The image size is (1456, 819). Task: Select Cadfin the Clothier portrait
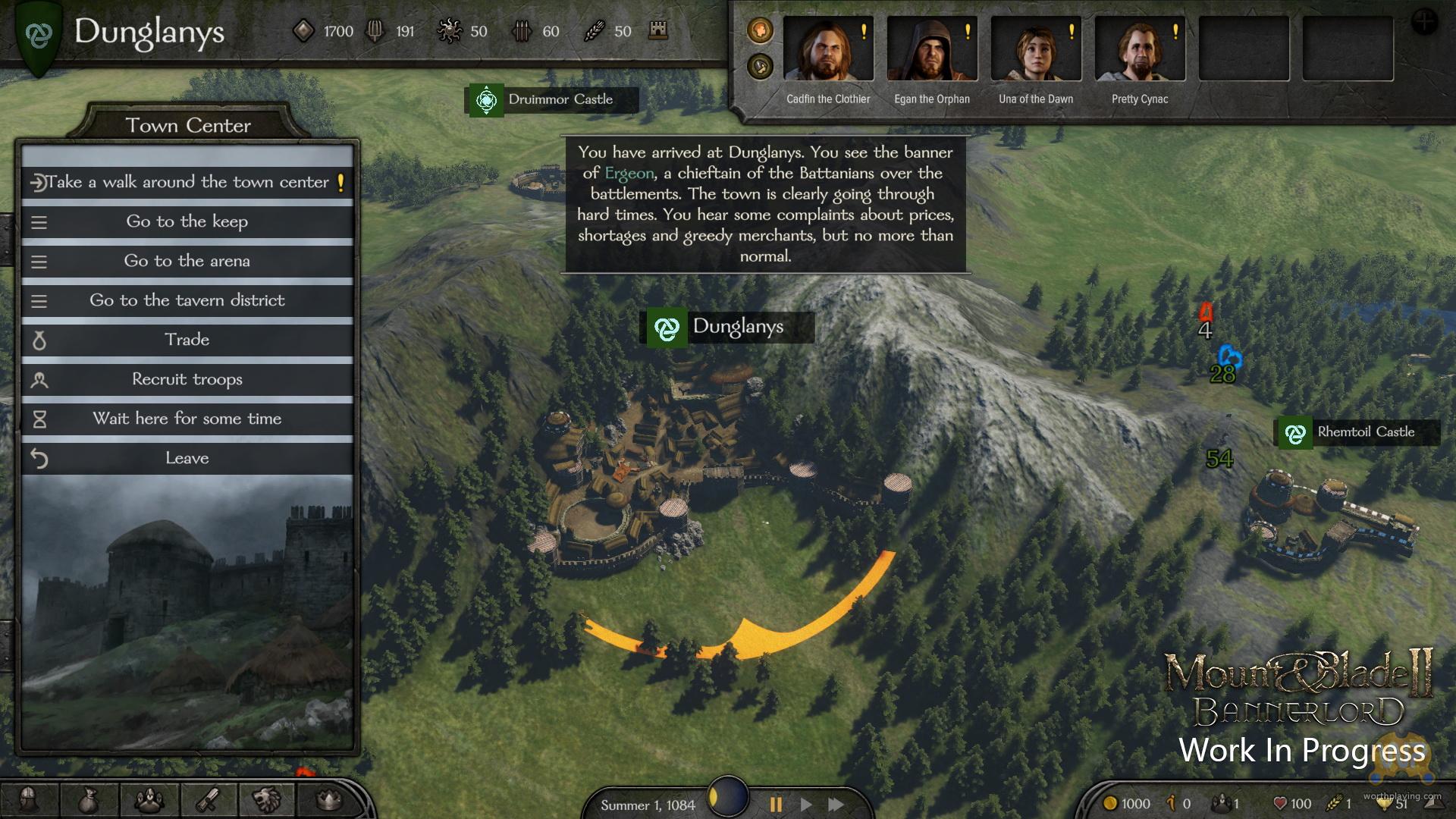click(827, 49)
